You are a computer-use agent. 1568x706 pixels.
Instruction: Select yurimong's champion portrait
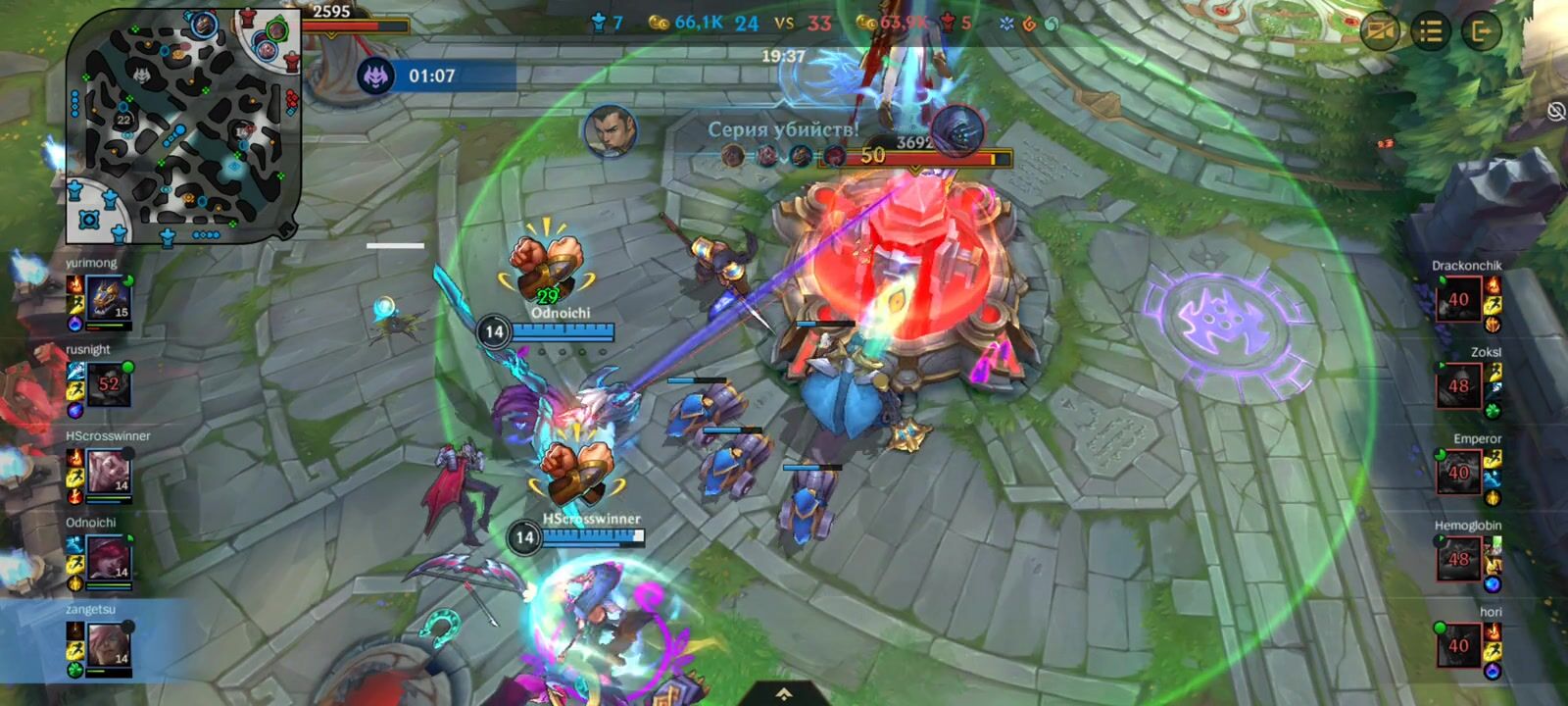point(108,298)
